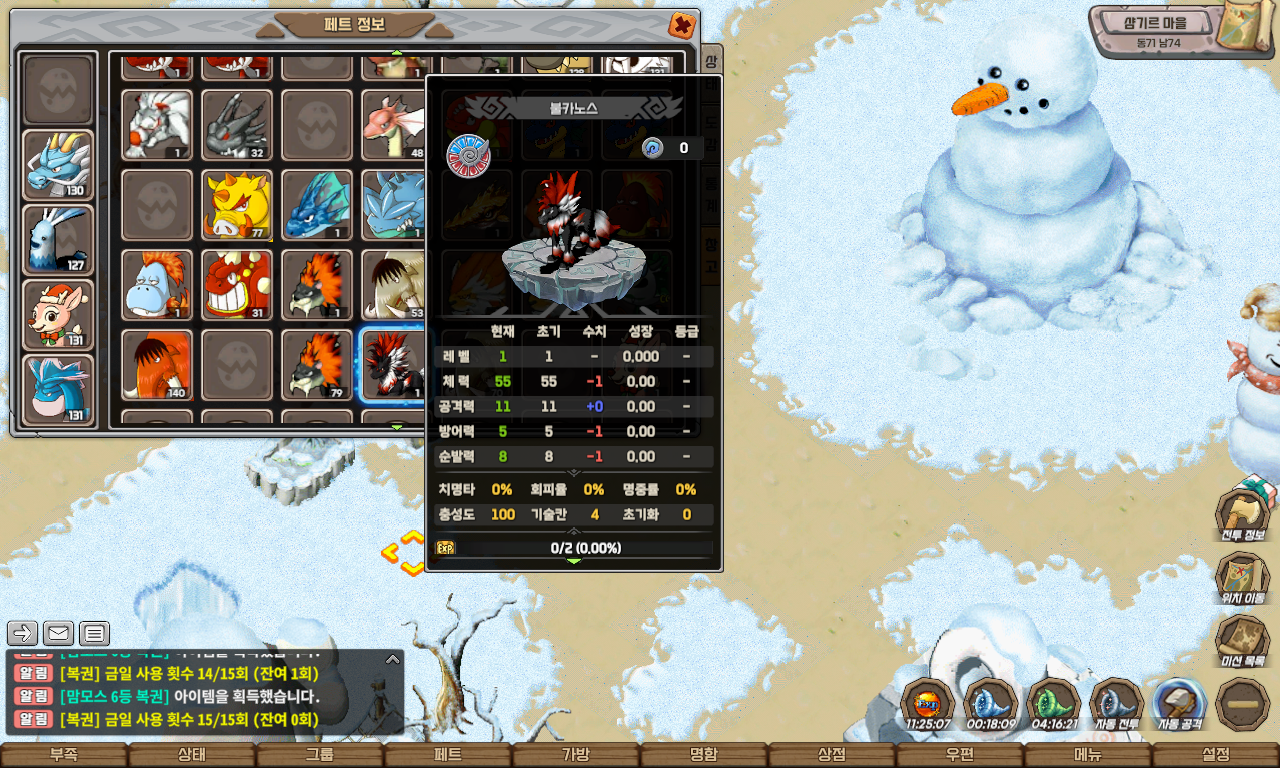Select the yellow boar pet level 77
Image resolution: width=1280 pixels, height=768 pixels.
coord(237,205)
